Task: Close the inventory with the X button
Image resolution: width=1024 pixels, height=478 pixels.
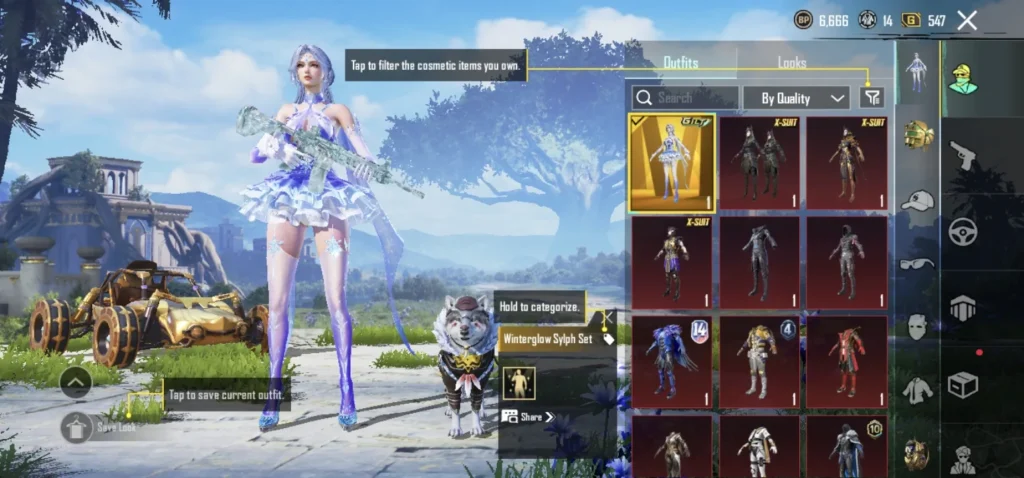Action: 967,20
